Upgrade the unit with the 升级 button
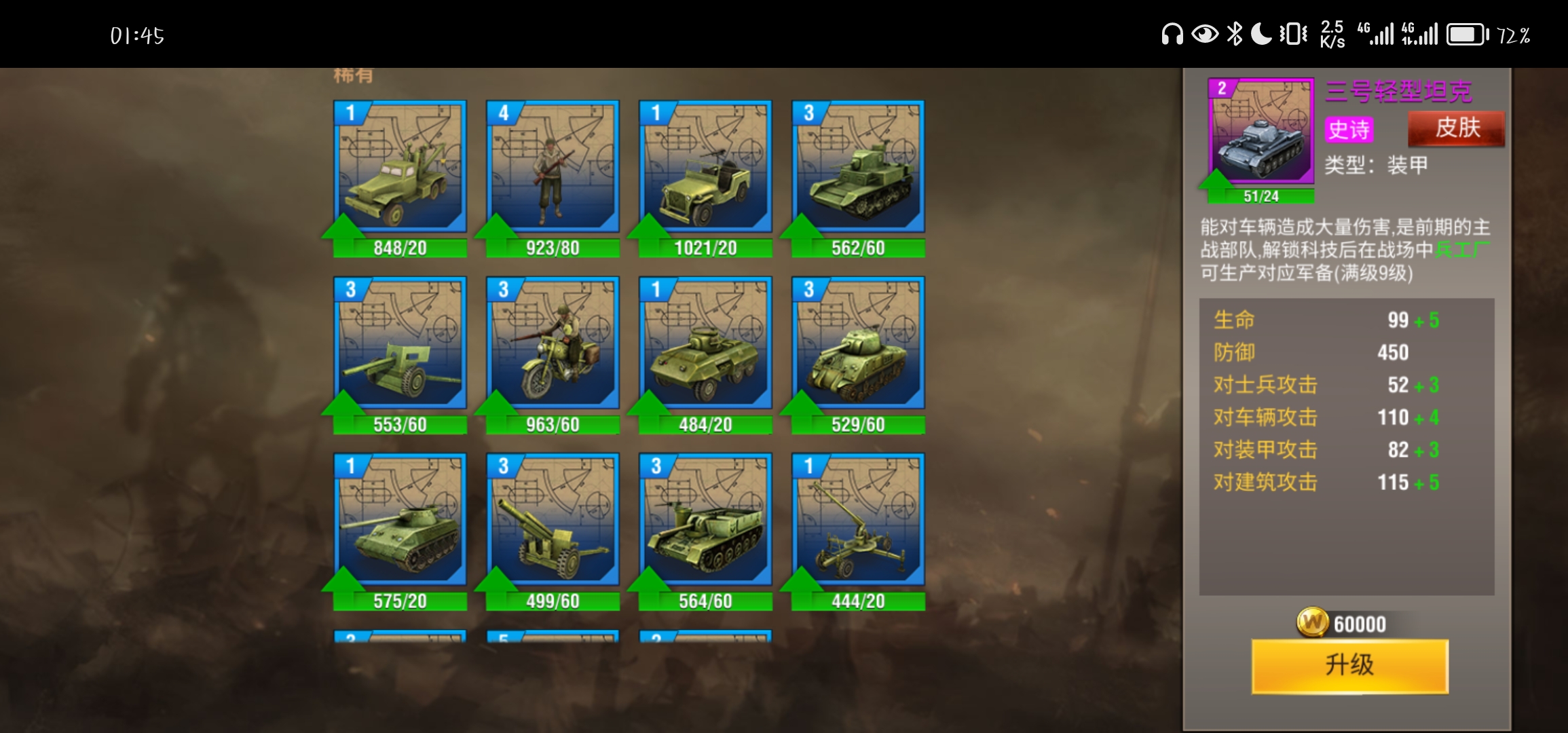Viewport: 1568px width, 733px height. pos(1349,665)
